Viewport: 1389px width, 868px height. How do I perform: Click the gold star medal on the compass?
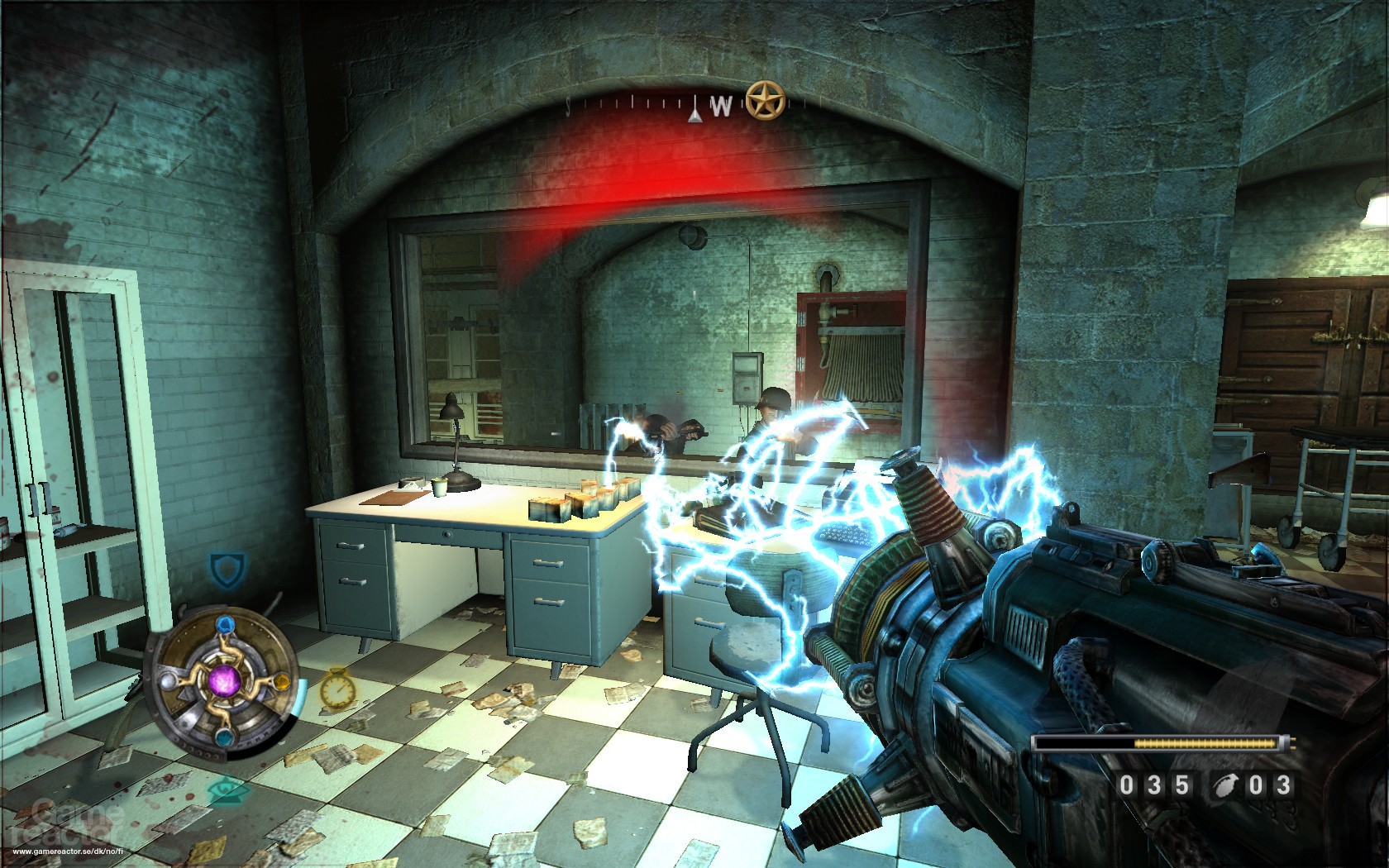[x=765, y=99]
